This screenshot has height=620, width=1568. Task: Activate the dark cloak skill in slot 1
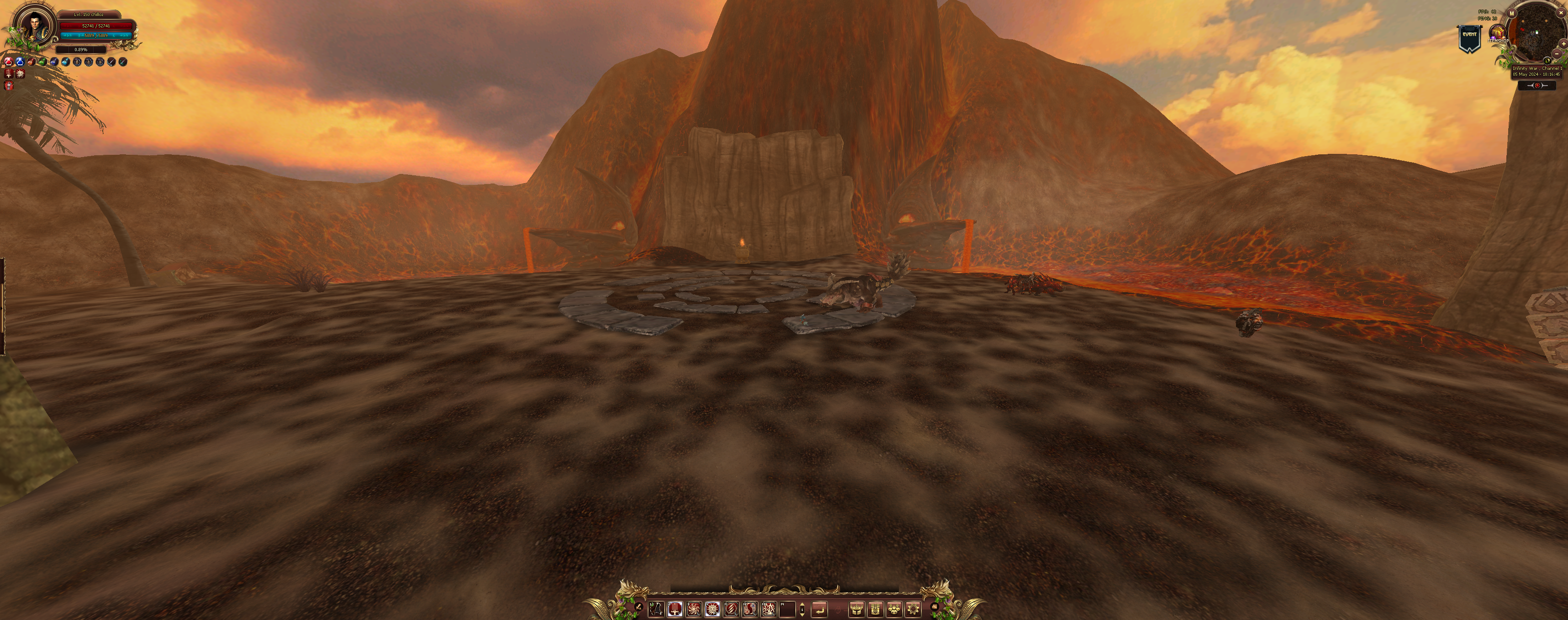pyautogui.click(x=655, y=609)
